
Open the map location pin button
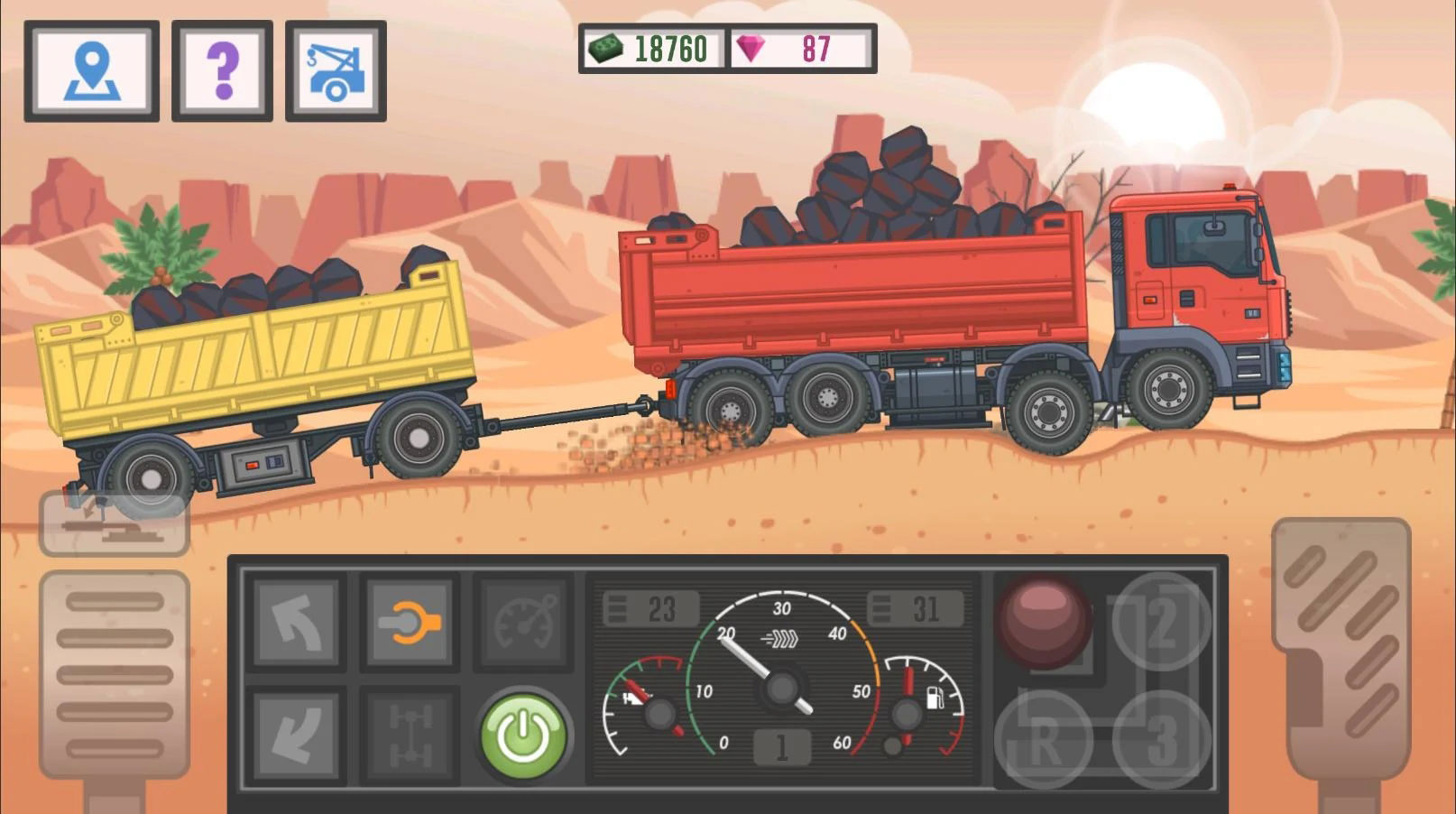click(92, 71)
